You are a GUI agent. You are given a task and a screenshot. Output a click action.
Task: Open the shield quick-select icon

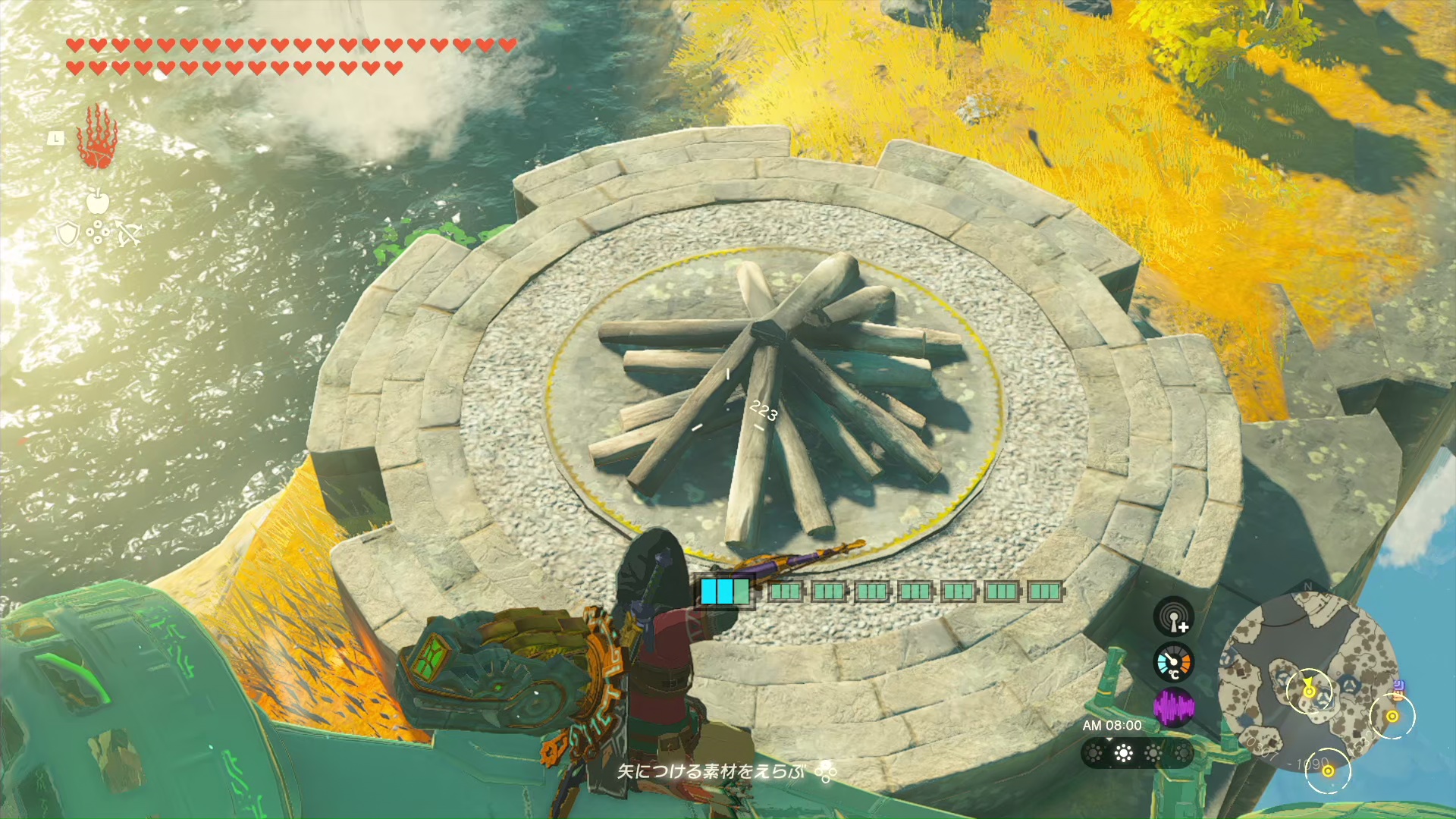click(x=68, y=234)
